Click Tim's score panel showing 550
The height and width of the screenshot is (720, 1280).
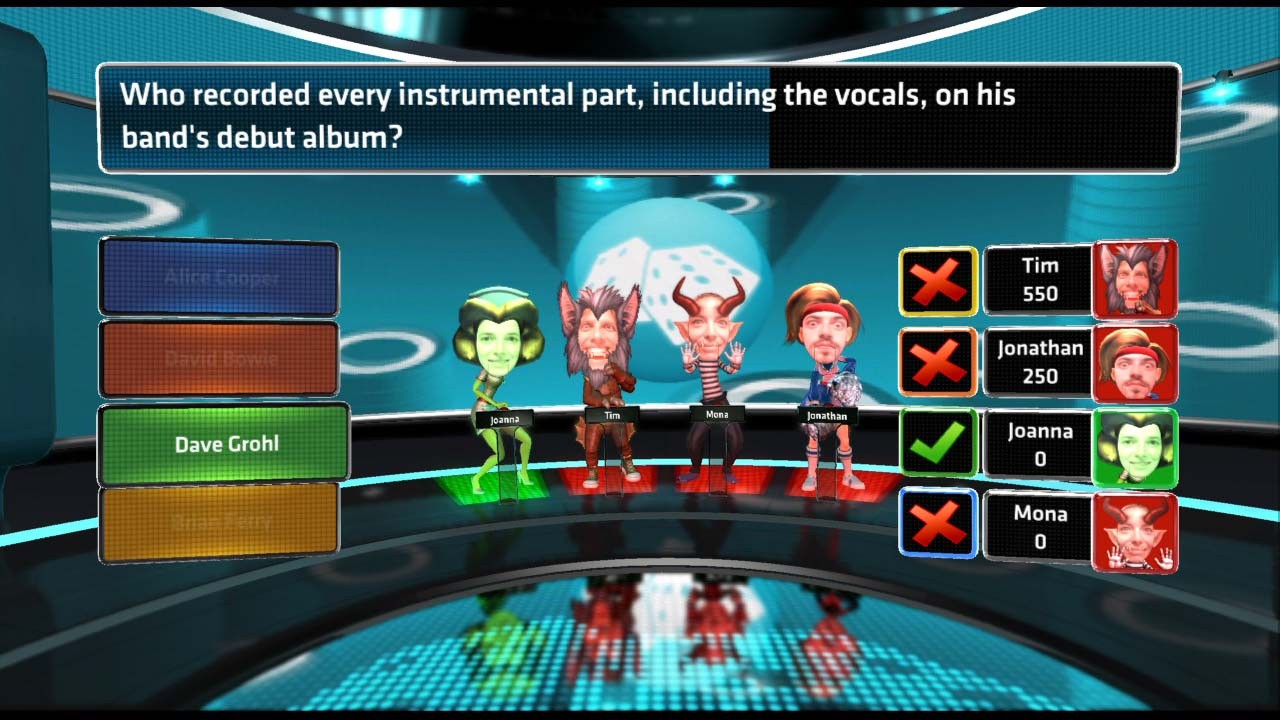[1038, 280]
